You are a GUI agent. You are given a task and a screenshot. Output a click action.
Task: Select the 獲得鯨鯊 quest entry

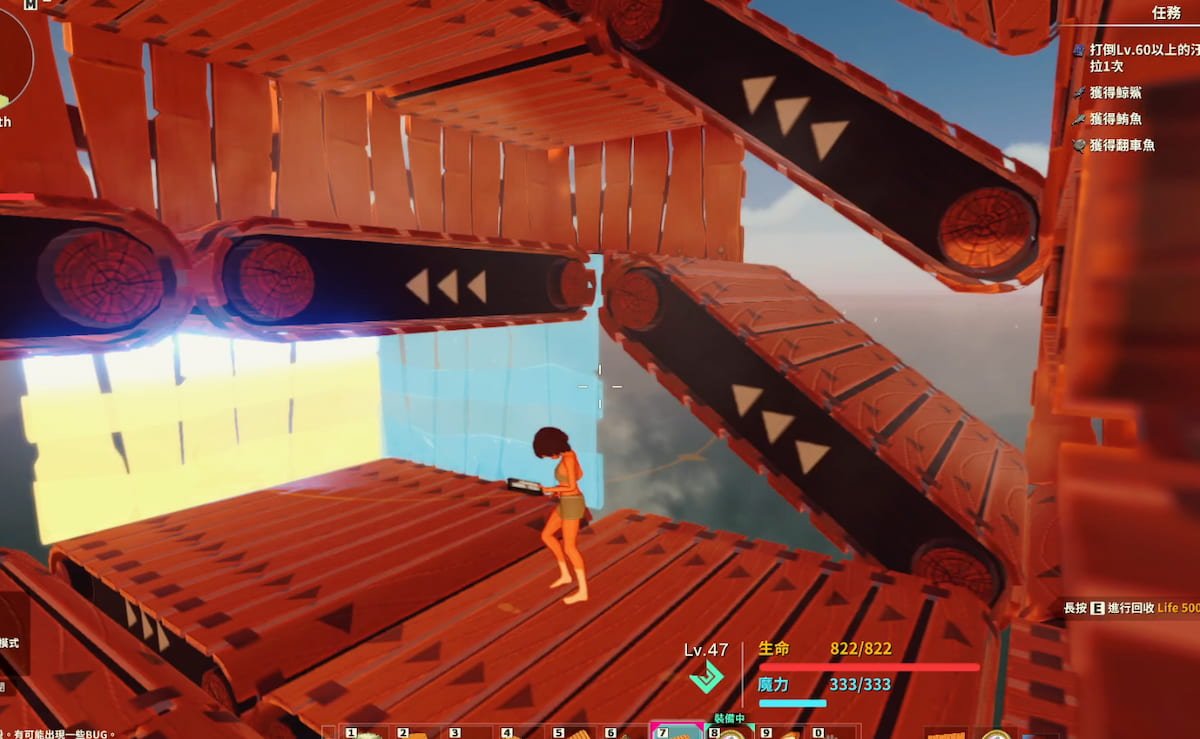click(1116, 93)
